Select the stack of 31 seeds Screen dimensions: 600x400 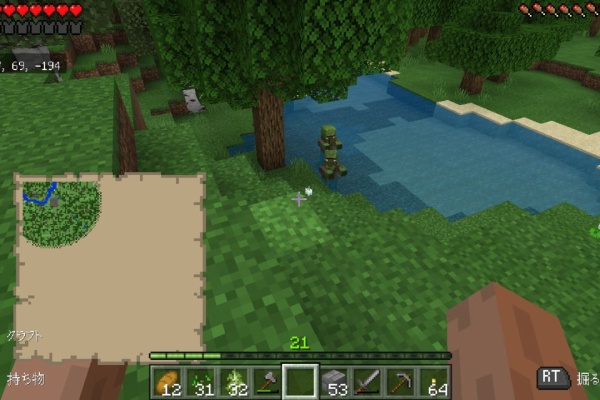200,381
